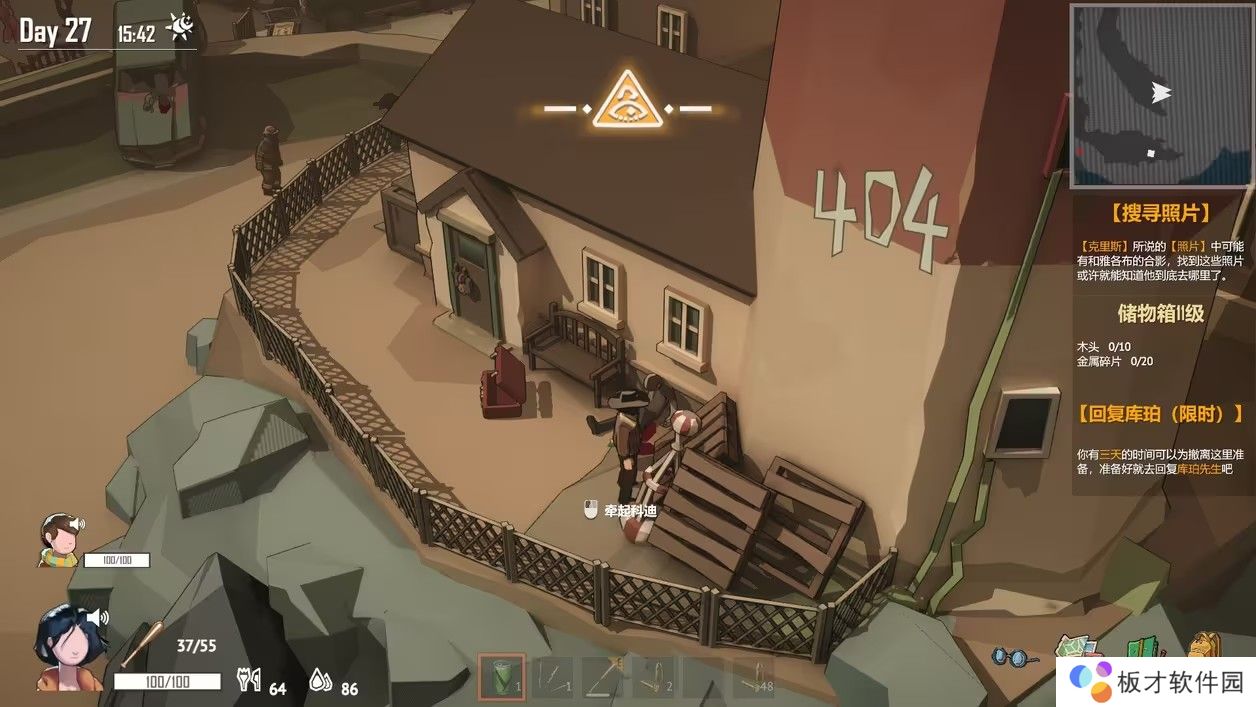The image size is (1256, 707).
Task: Select the green can hotbar slot
Action: coord(501,678)
